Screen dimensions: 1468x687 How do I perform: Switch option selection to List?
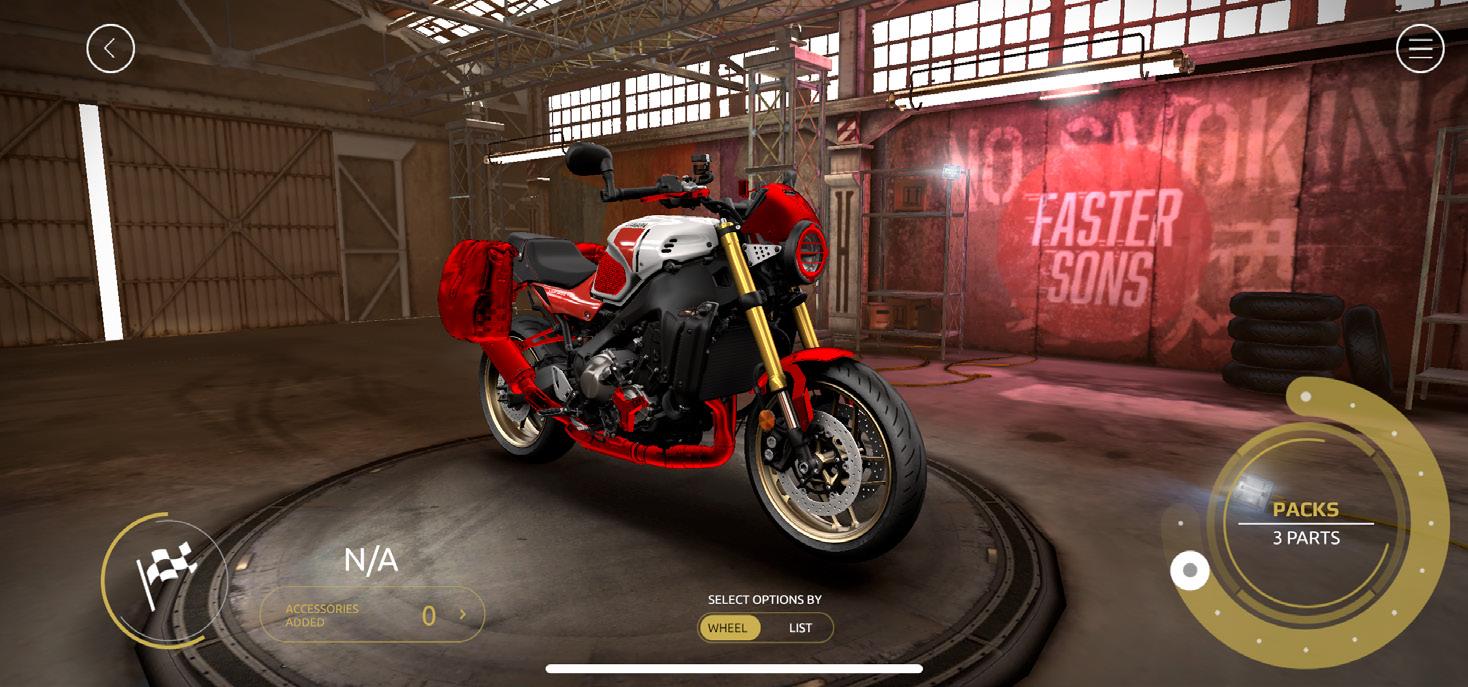pos(800,628)
